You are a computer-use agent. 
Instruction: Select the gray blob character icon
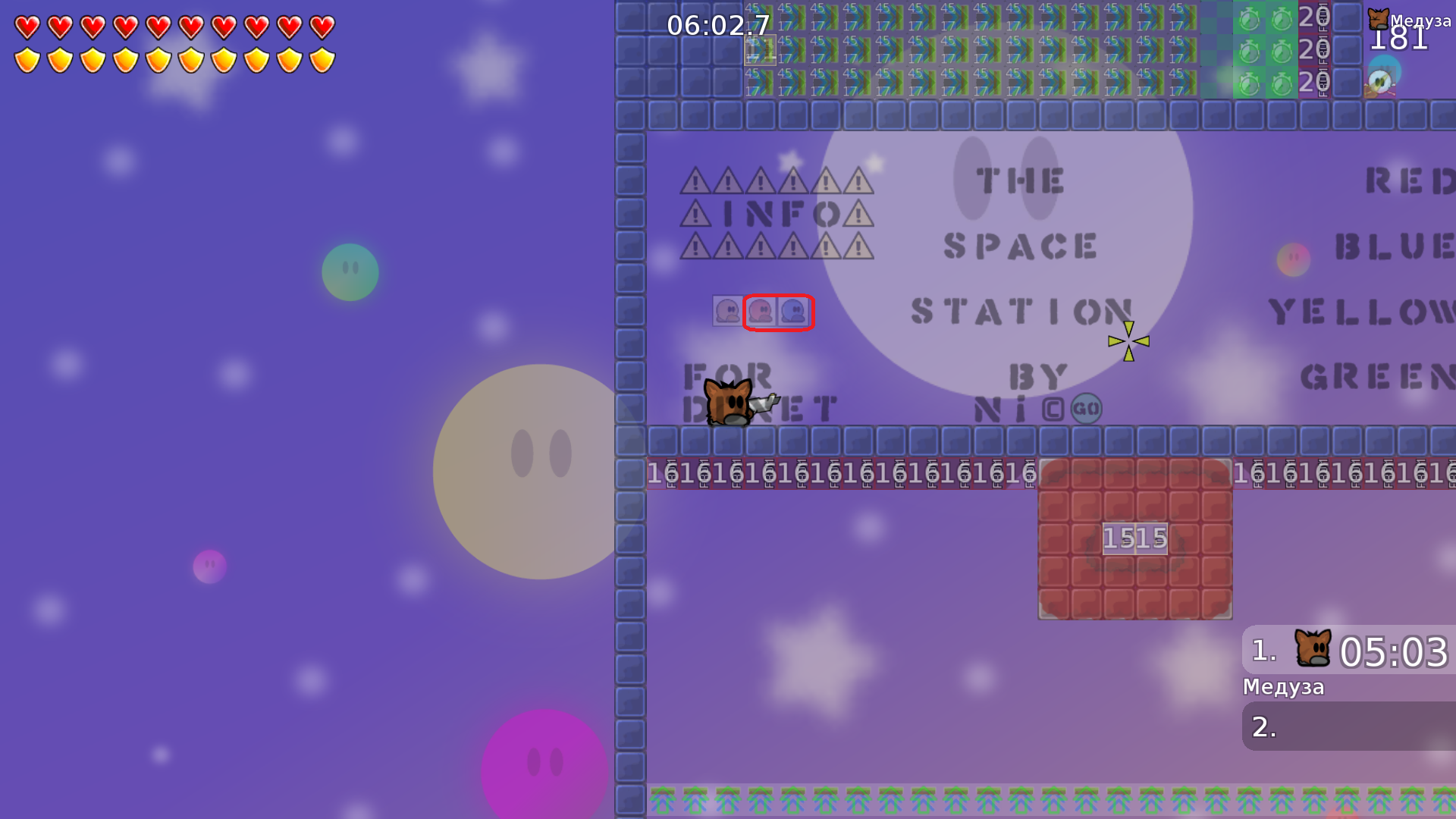727,311
